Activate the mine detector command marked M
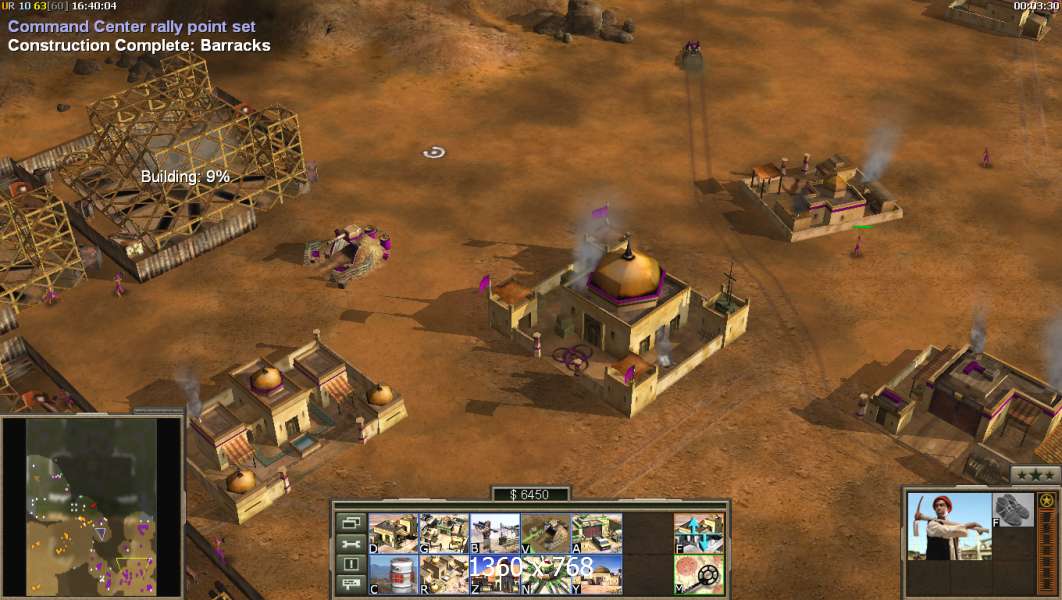The image size is (1062, 600). click(699, 574)
